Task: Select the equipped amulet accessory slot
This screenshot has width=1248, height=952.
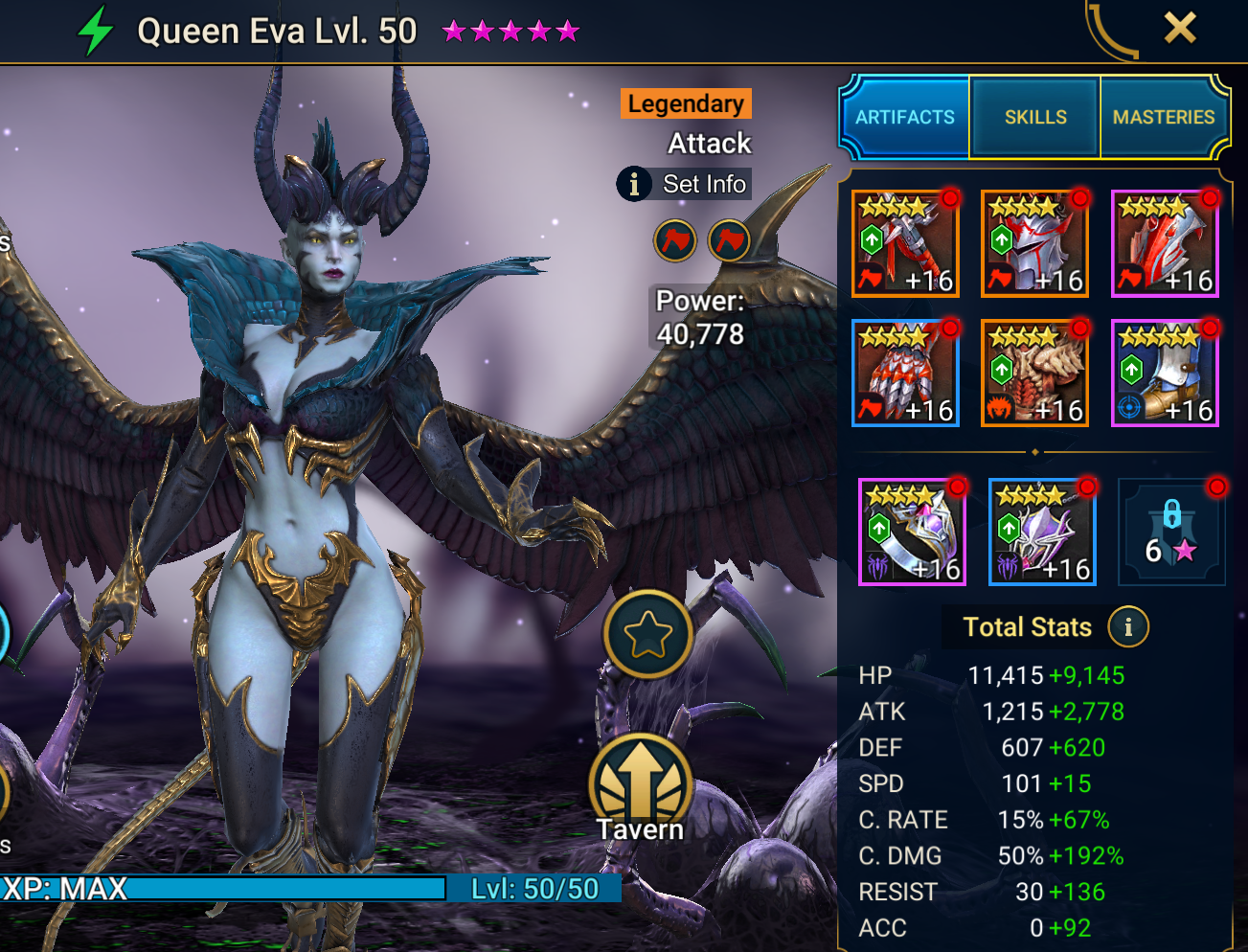Action: pyautogui.click(x=1042, y=533)
